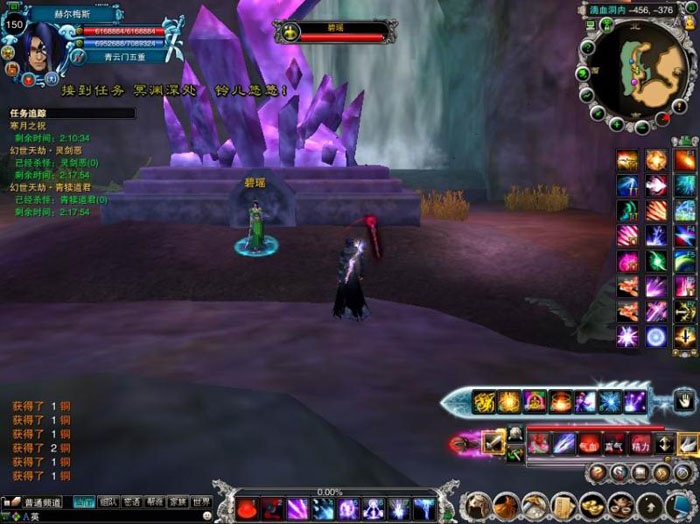Activate the golden beast skill on sword bar
Viewport: 700px width, 524px height.
(x=485, y=402)
